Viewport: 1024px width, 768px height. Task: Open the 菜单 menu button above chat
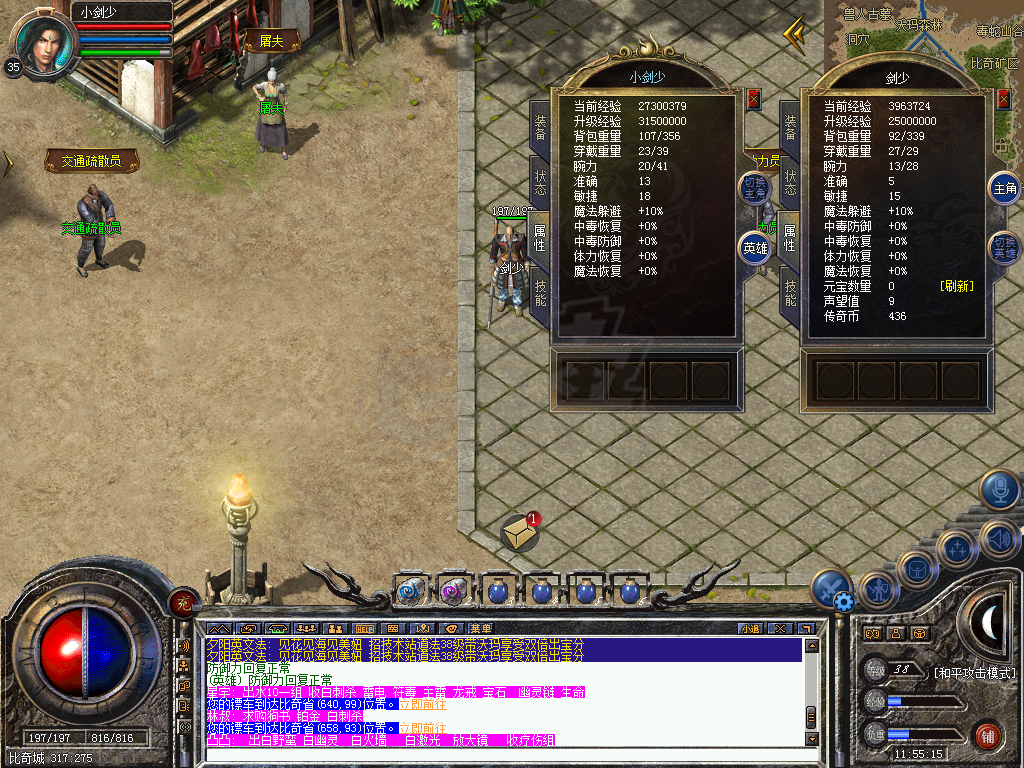480,628
